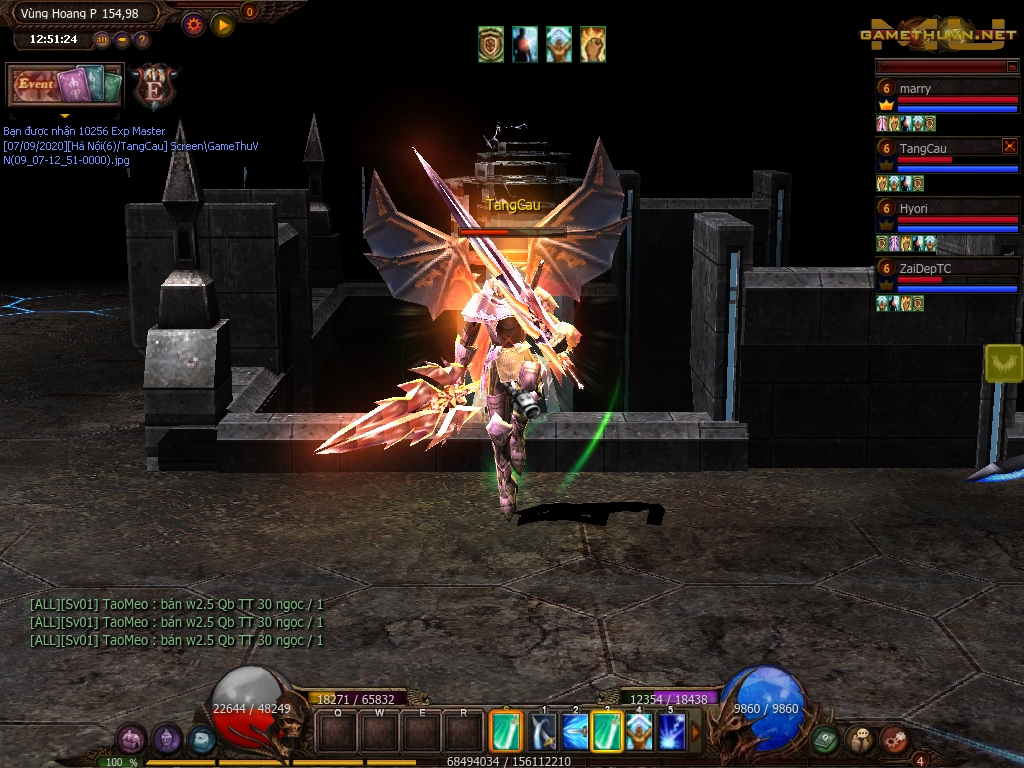1024x768 pixels.
Task: Open settings with the gear icon
Action: (x=193, y=24)
